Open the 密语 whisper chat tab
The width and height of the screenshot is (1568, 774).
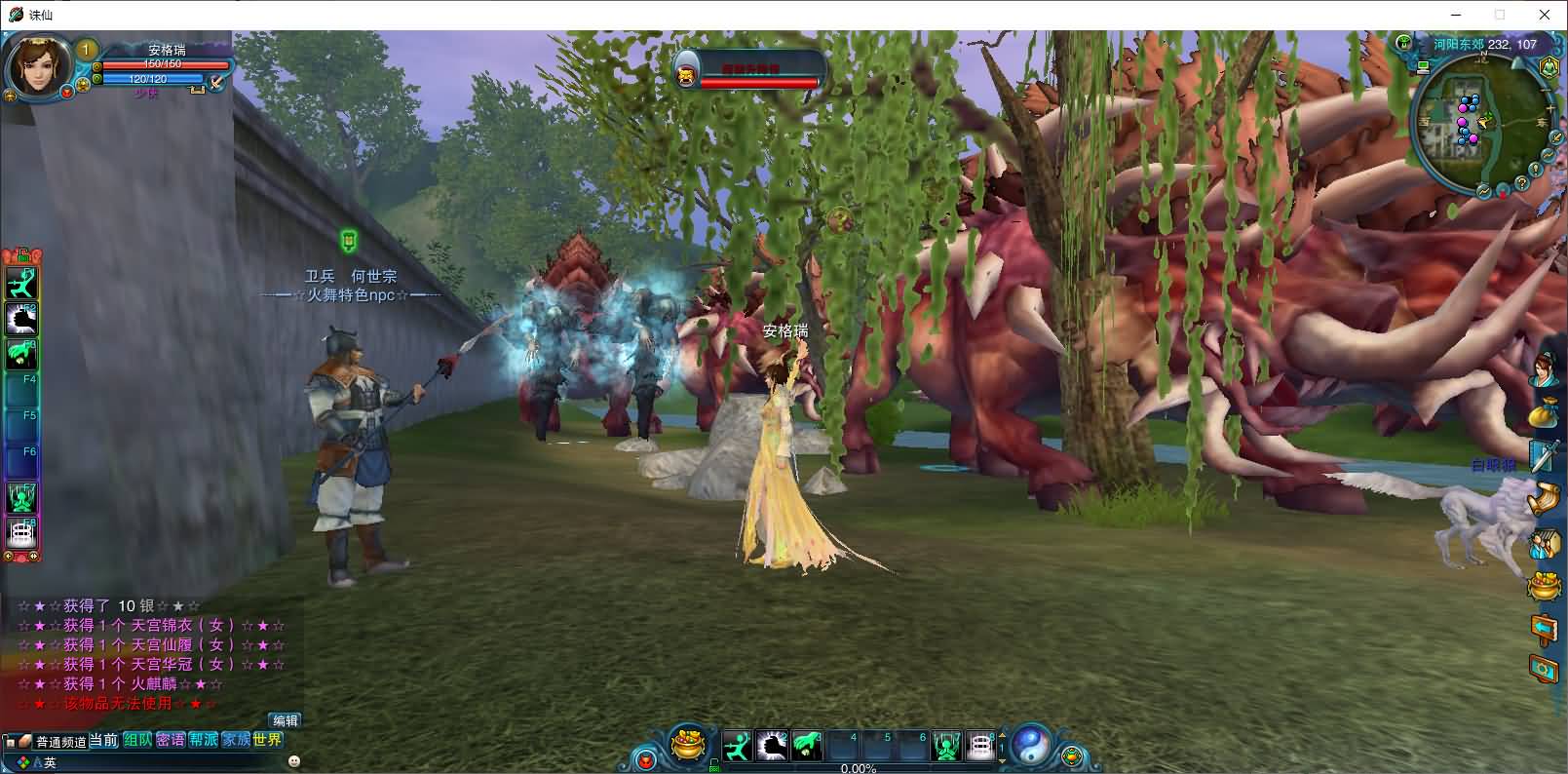pos(171,740)
